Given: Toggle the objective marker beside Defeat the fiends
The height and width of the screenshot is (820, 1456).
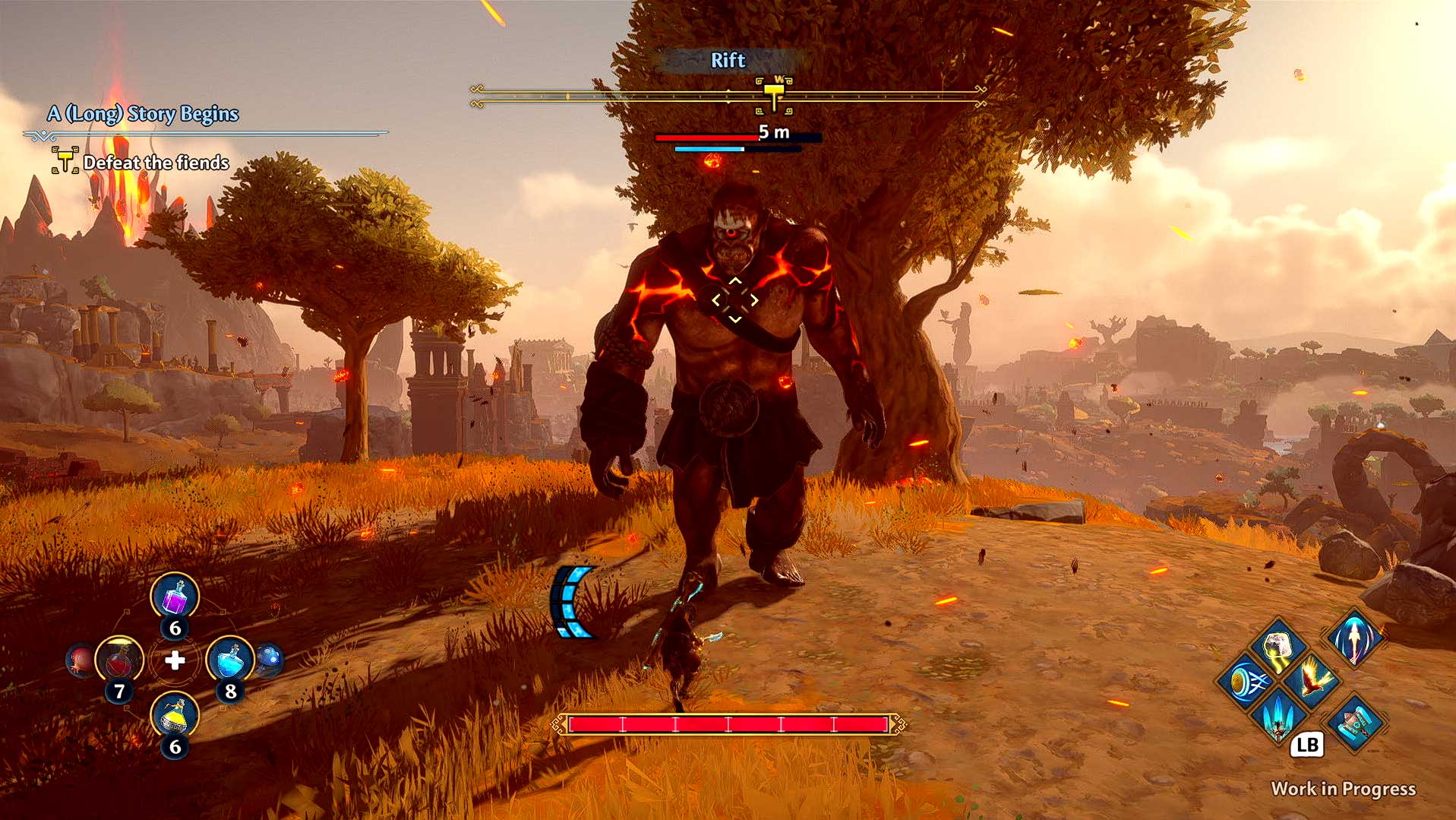Looking at the screenshot, I should (65, 160).
